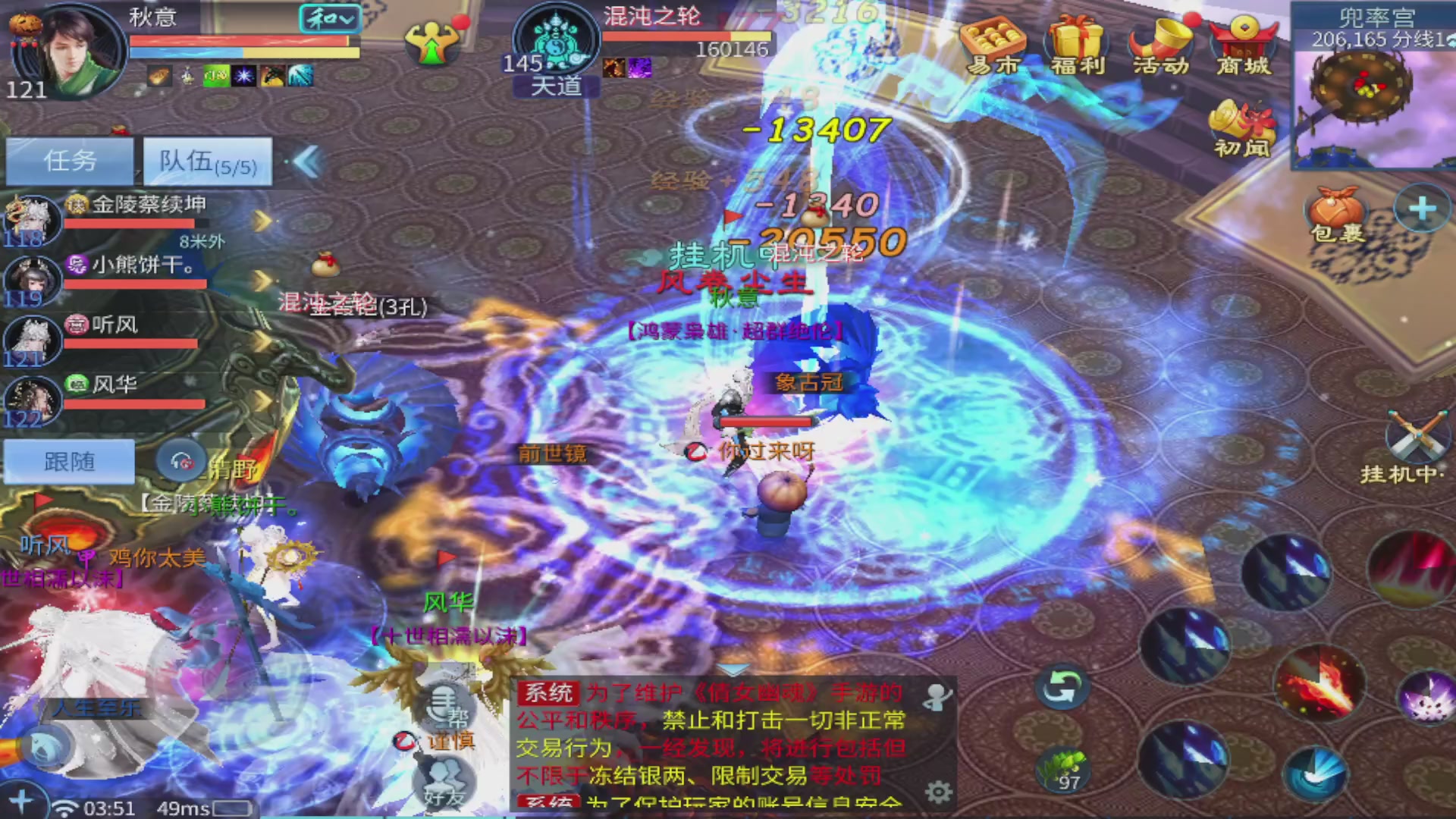
Task: Open the 和 chat channel dropdown
Action: [x=330, y=20]
